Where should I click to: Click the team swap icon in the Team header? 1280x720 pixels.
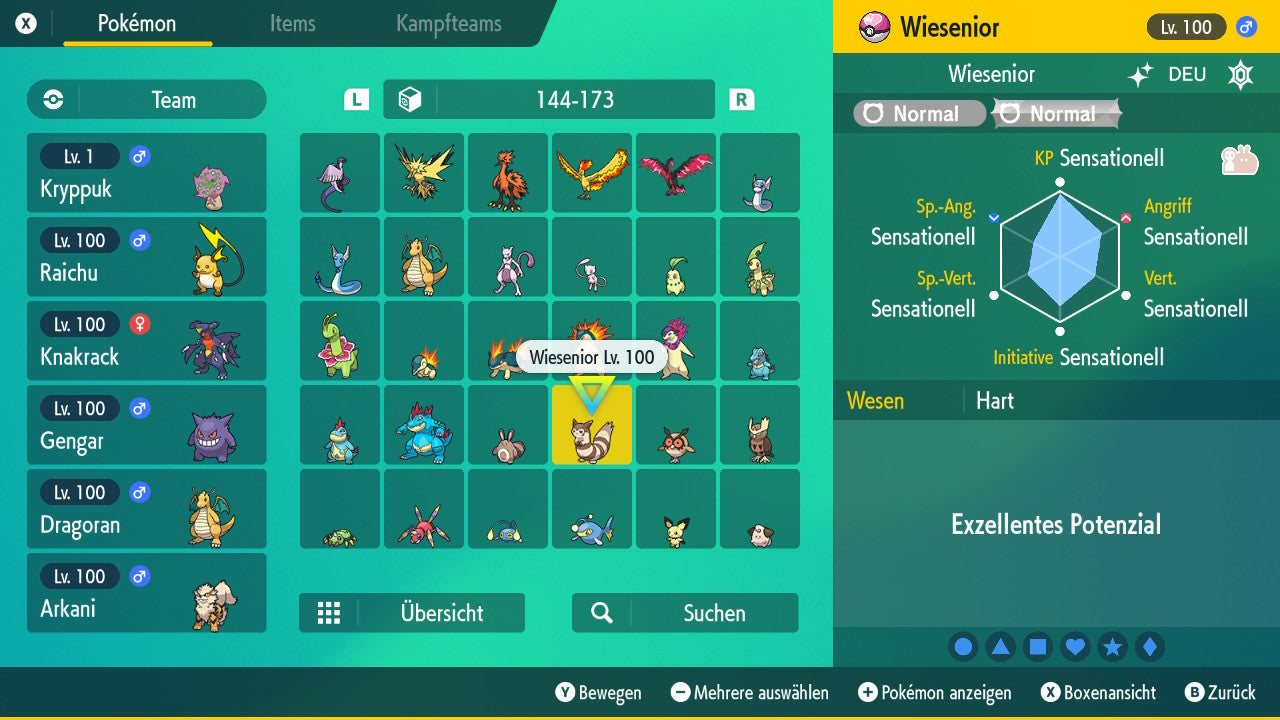pyautogui.click(x=51, y=99)
